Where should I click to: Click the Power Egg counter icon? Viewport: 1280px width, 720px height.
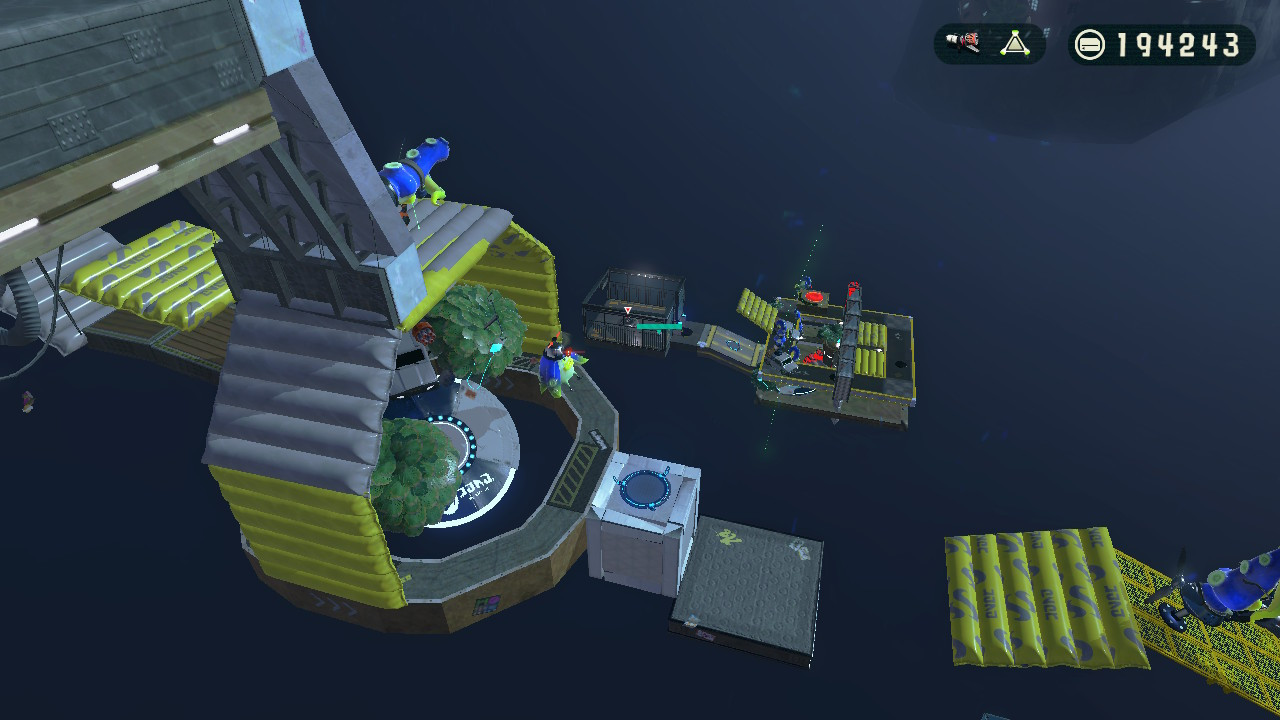pyautogui.click(x=1090, y=44)
